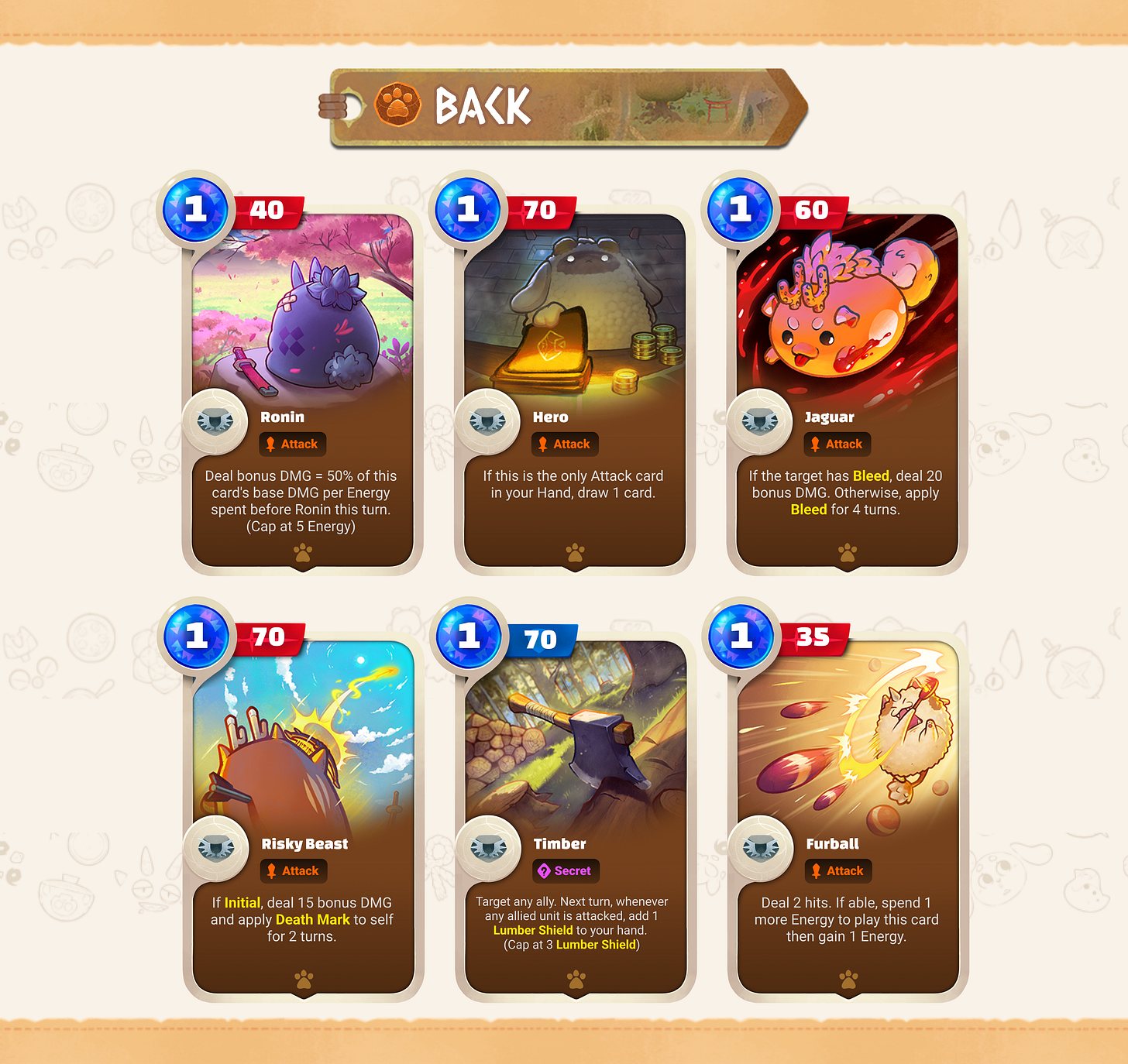Click the paw icon at the bottom of the Jaguar card
Screen dimensions: 1128x1064
[847, 551]
